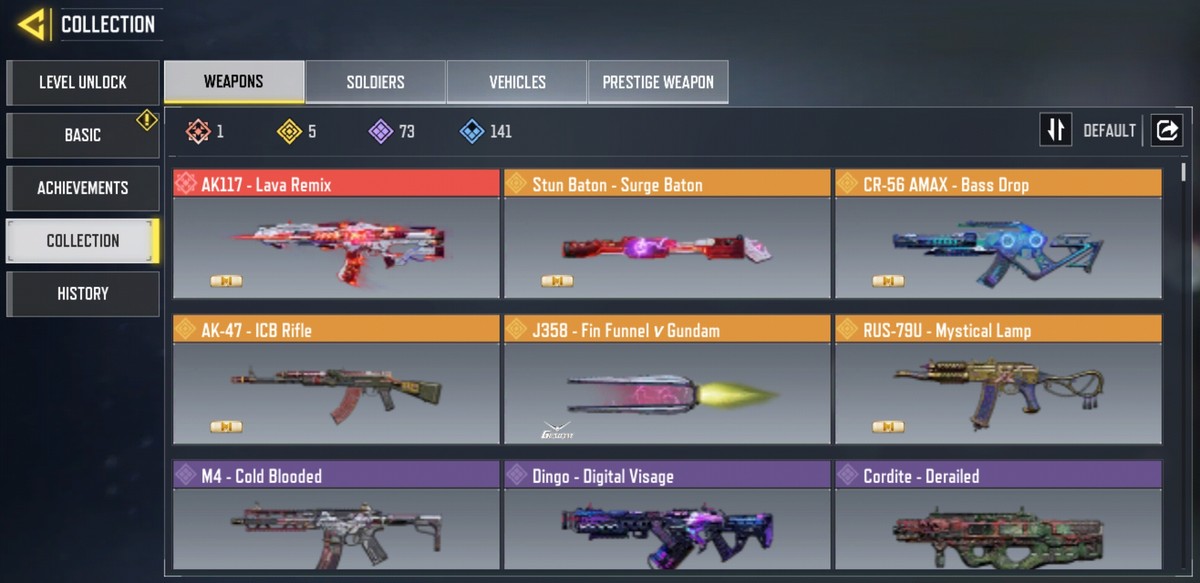Filter by the purple epic rarity icon
1200x583 pixels.
pos(381,131)
